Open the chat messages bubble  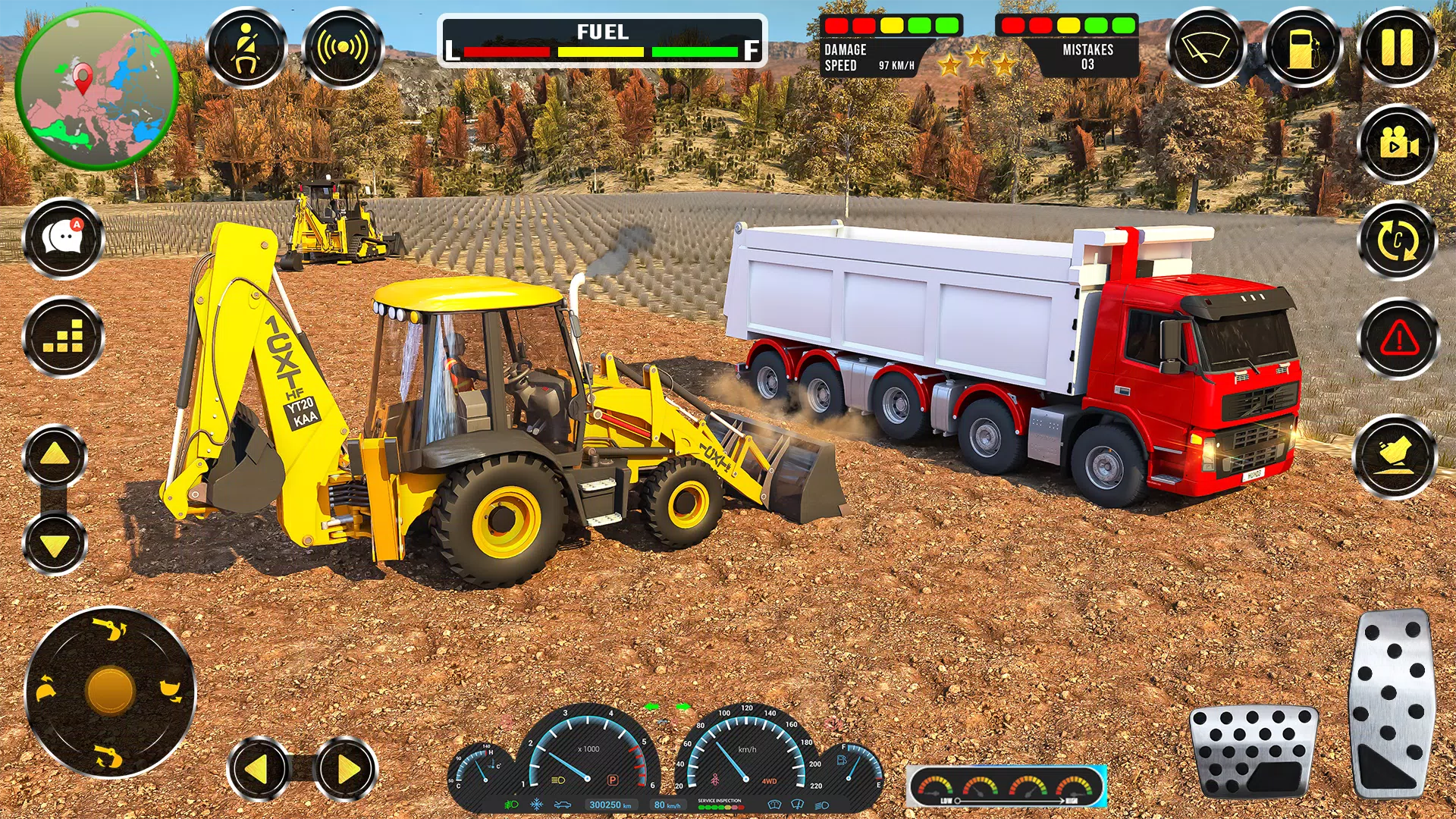tap(64, 239)
